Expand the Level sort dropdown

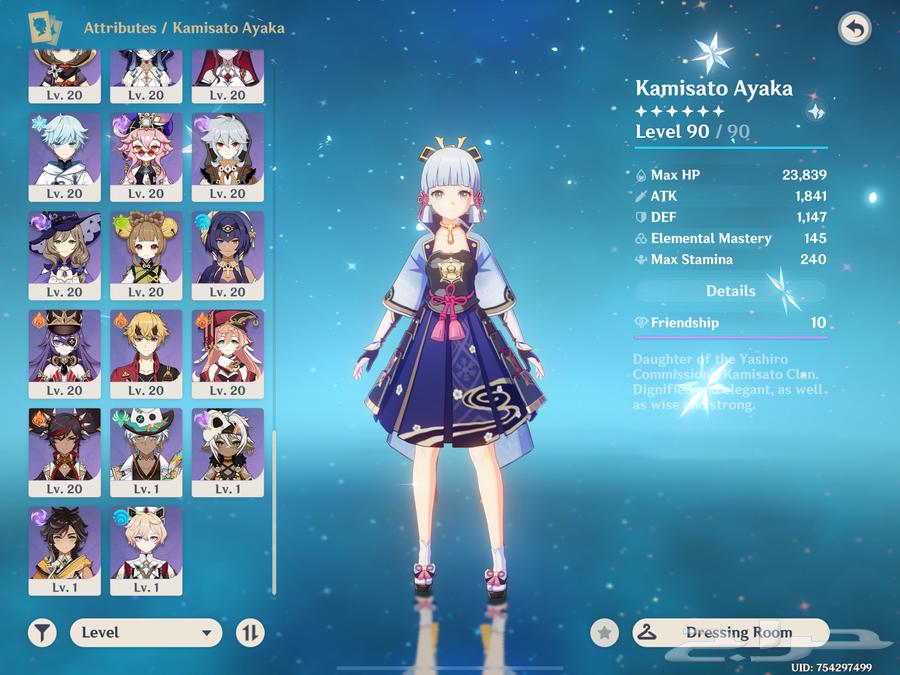146,632
